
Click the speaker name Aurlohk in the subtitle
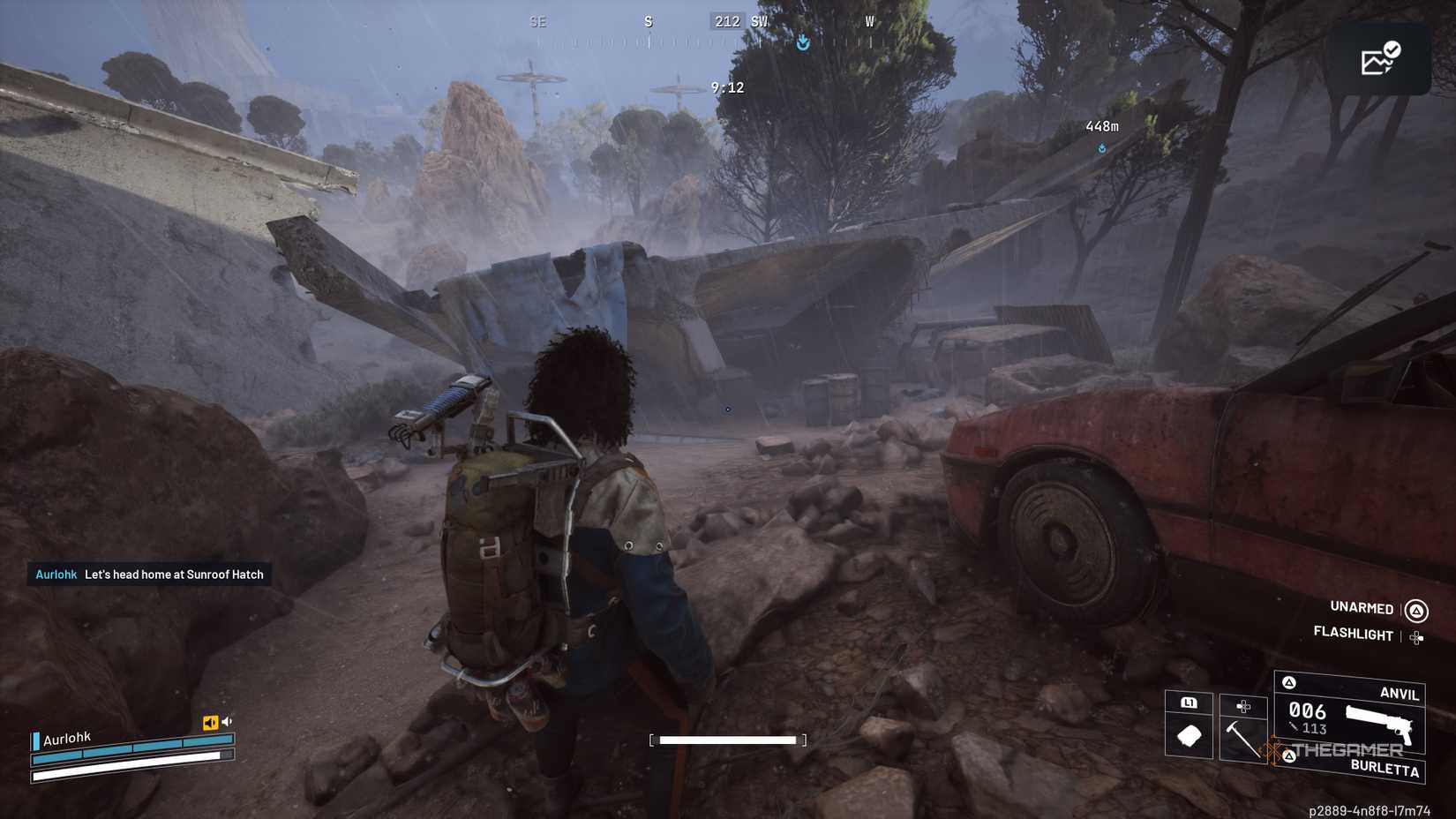pyautogui.click(x=56, y=574)
